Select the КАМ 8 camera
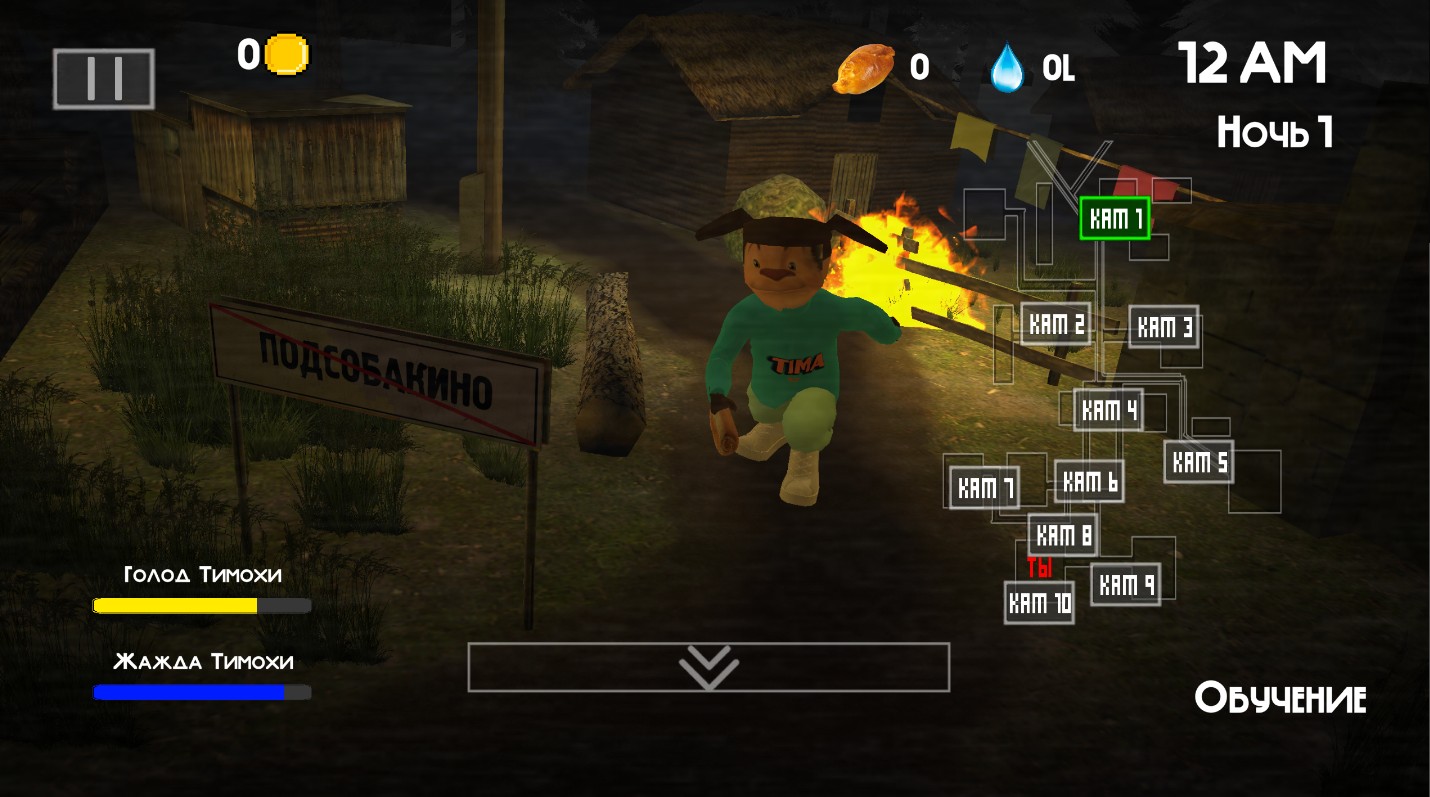1430x797 pixels. (x=1063, y=535)
